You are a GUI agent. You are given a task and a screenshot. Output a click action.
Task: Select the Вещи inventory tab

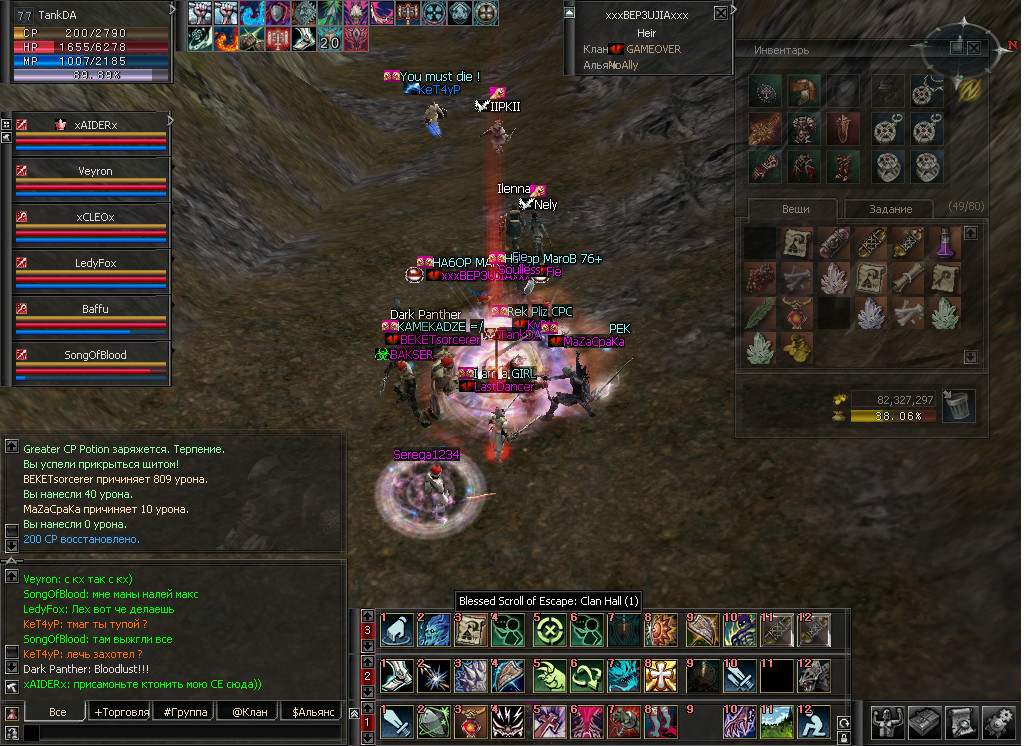click(795, 209)
